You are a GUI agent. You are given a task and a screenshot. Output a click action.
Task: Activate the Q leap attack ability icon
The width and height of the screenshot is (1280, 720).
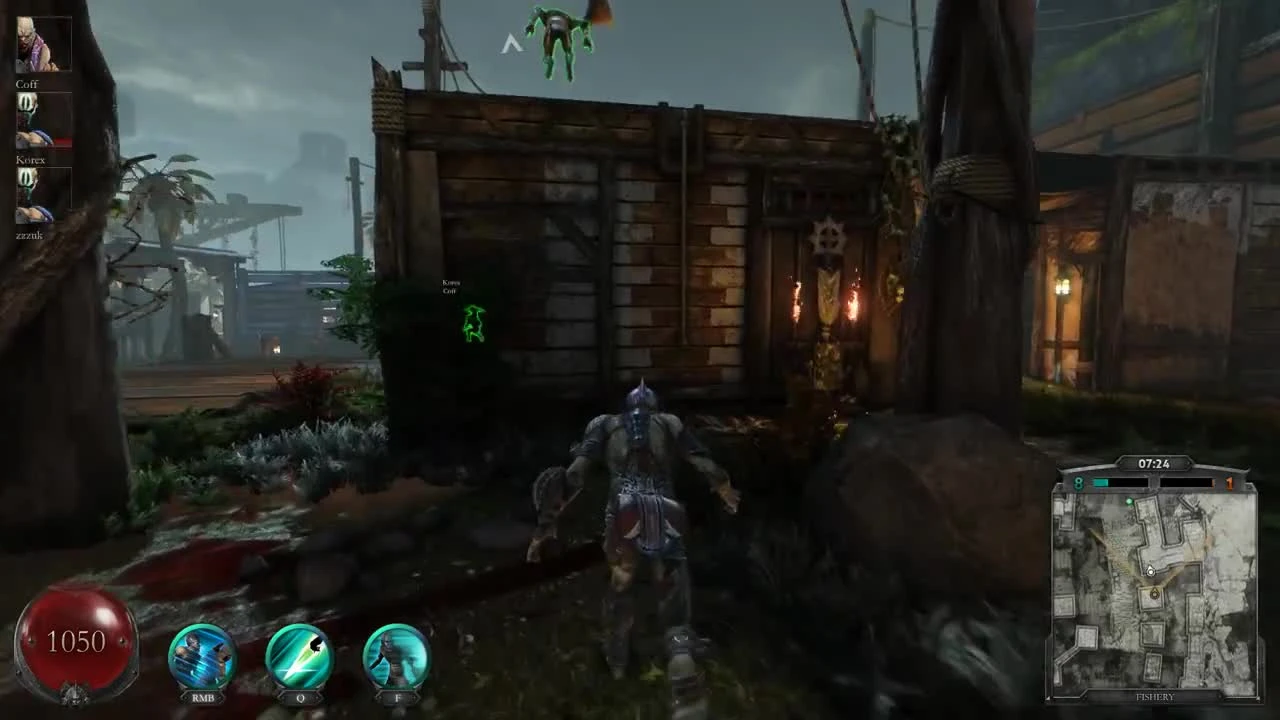pos(299,655)
